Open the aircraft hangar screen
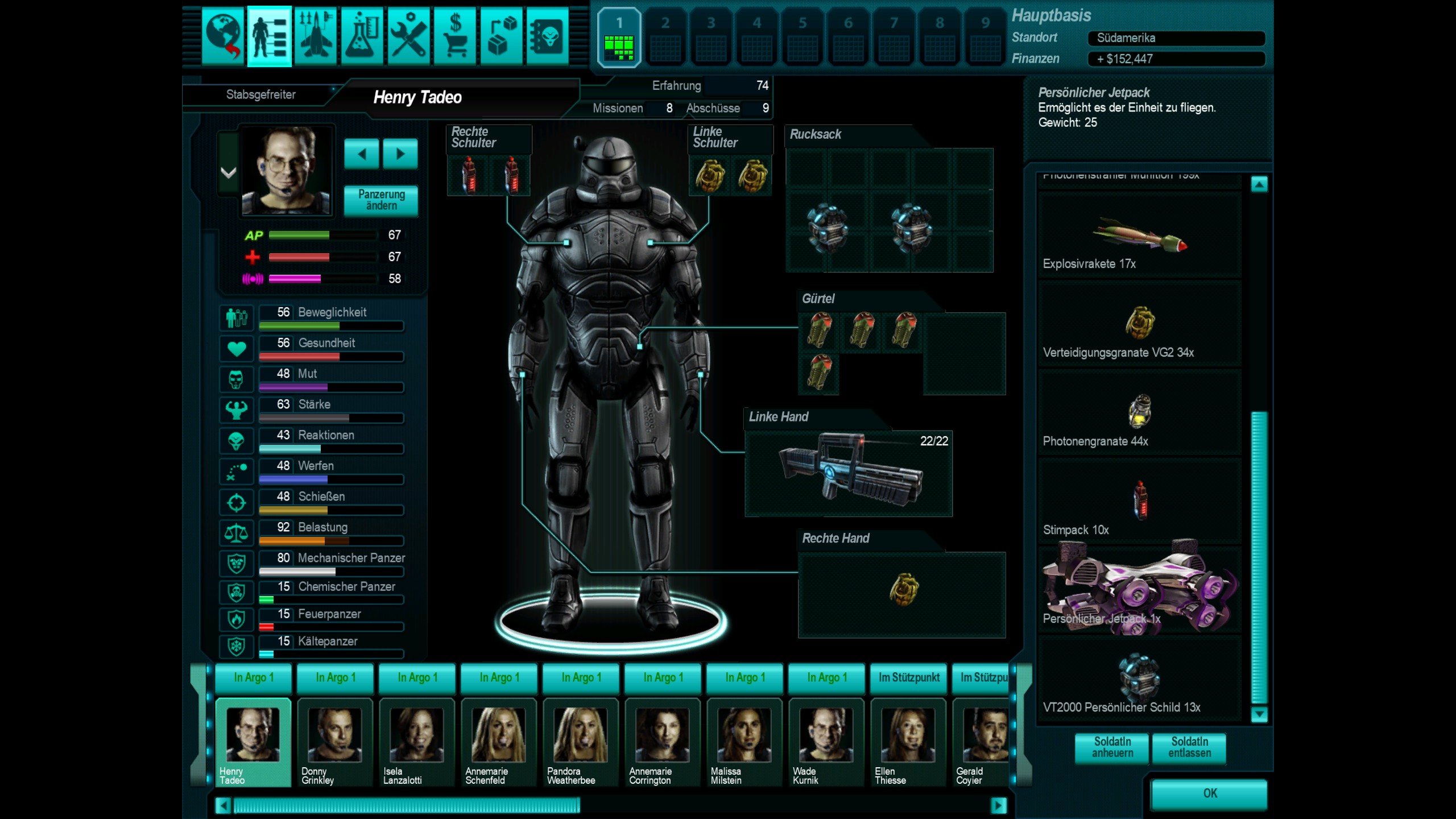This screenshot has width=1456, height=819. tap(316, 37)
